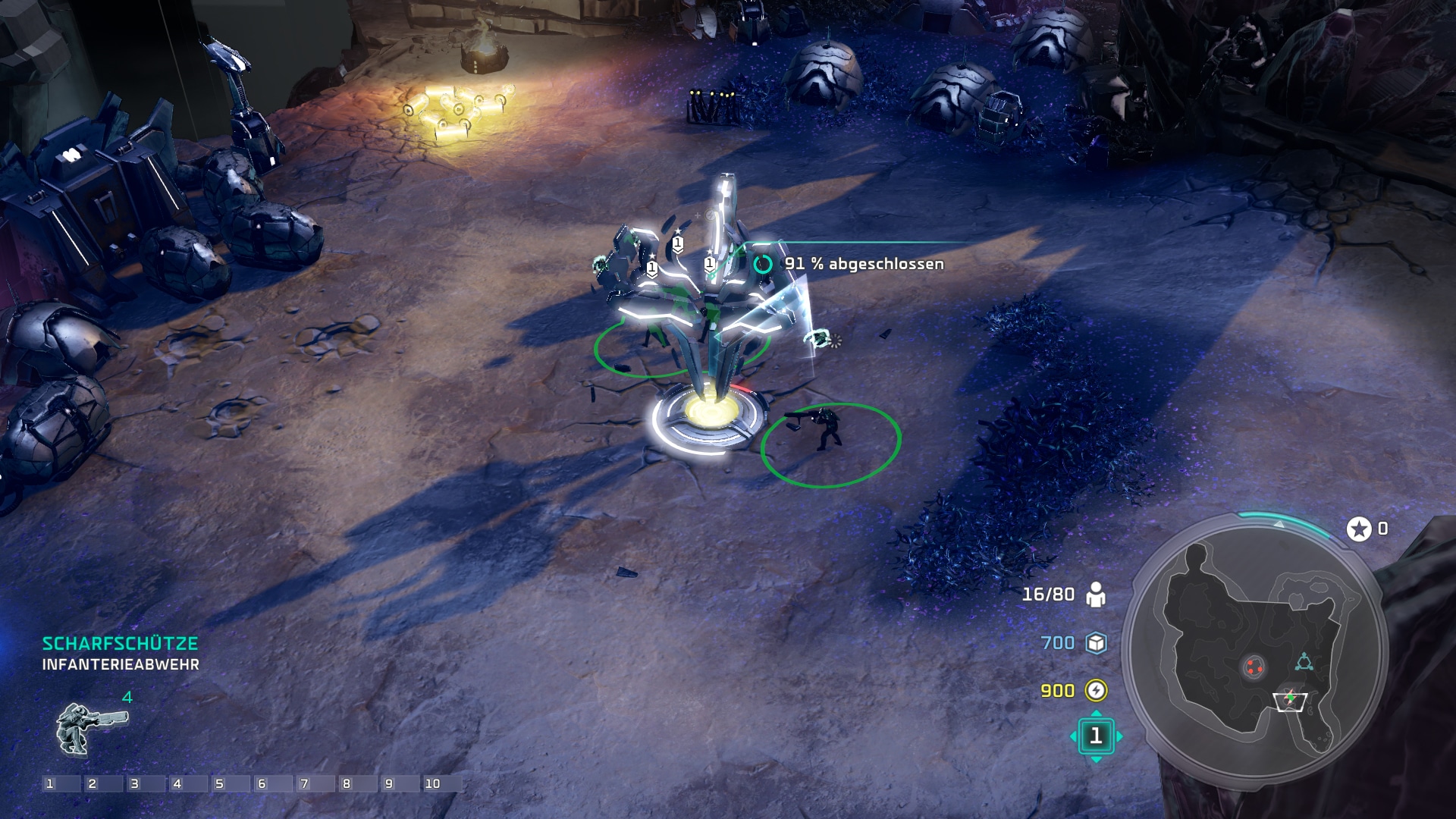Open the leader points star icon

(1359, 529)
